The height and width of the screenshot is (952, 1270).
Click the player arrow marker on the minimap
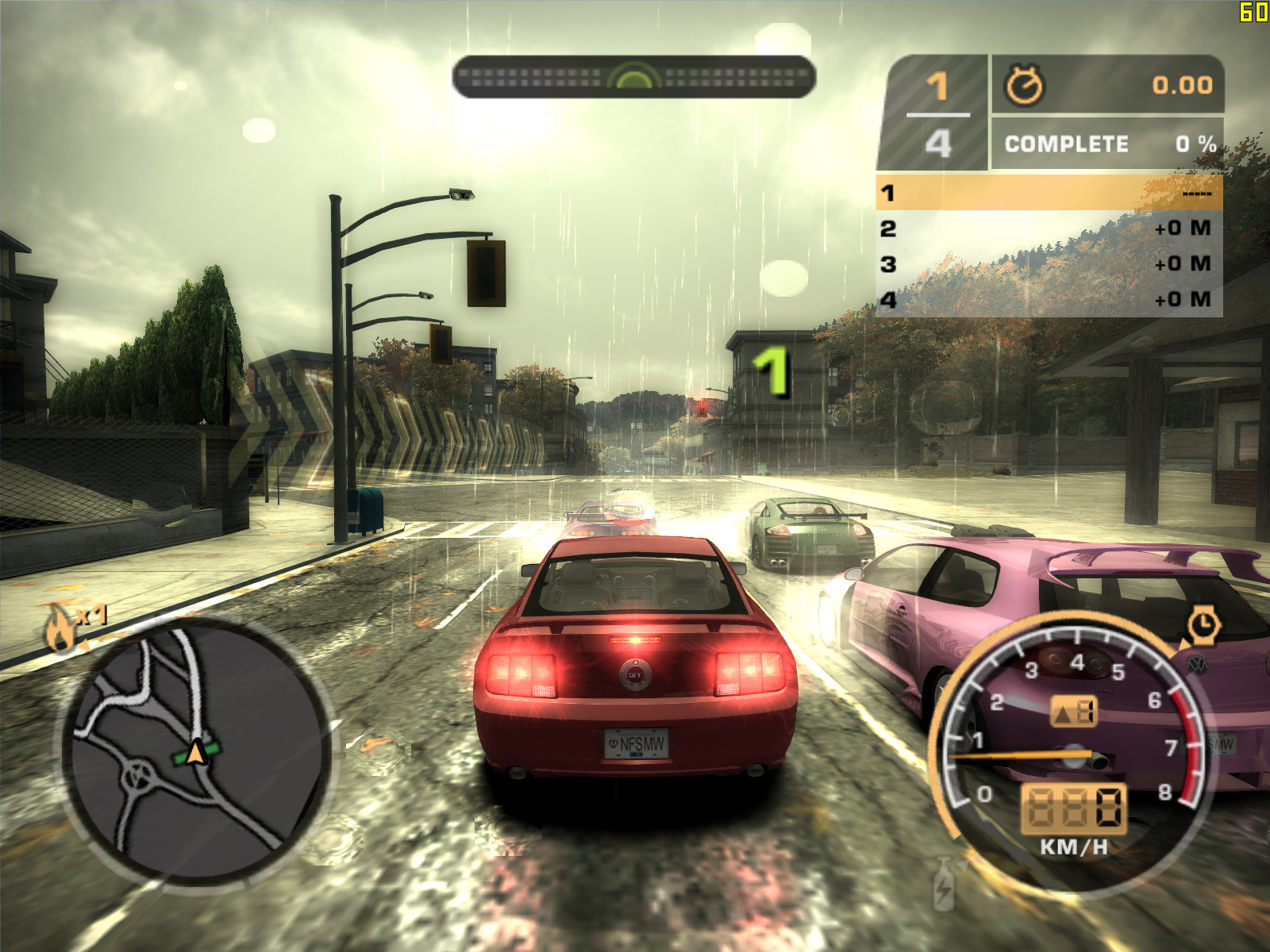coord(196,751)
